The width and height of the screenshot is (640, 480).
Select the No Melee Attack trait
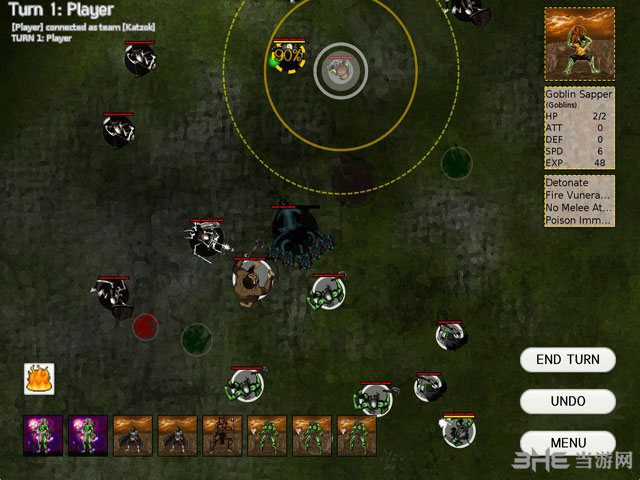coord(578,208)
